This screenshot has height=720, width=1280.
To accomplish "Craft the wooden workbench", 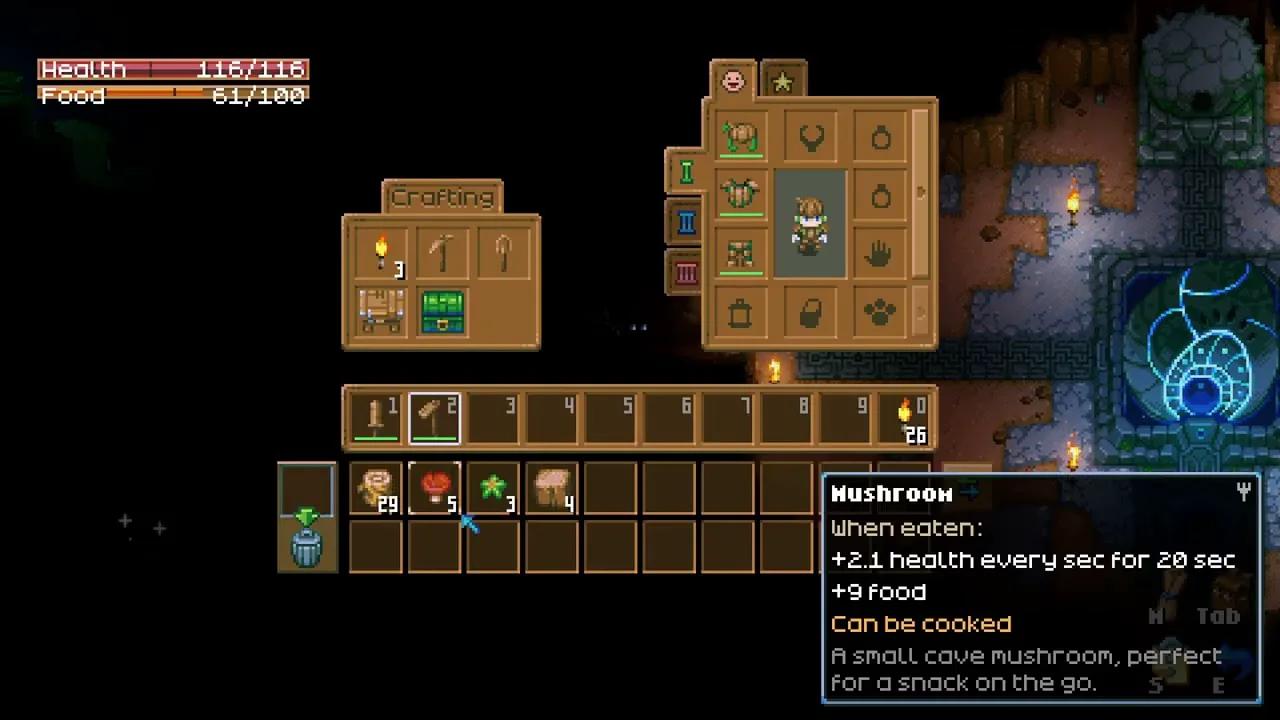I will [381, 311].
